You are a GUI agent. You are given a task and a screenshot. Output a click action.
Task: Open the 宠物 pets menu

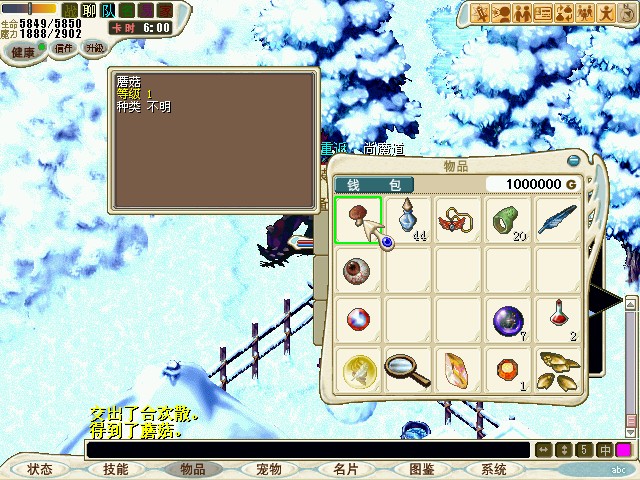click(x=268, y=469)
